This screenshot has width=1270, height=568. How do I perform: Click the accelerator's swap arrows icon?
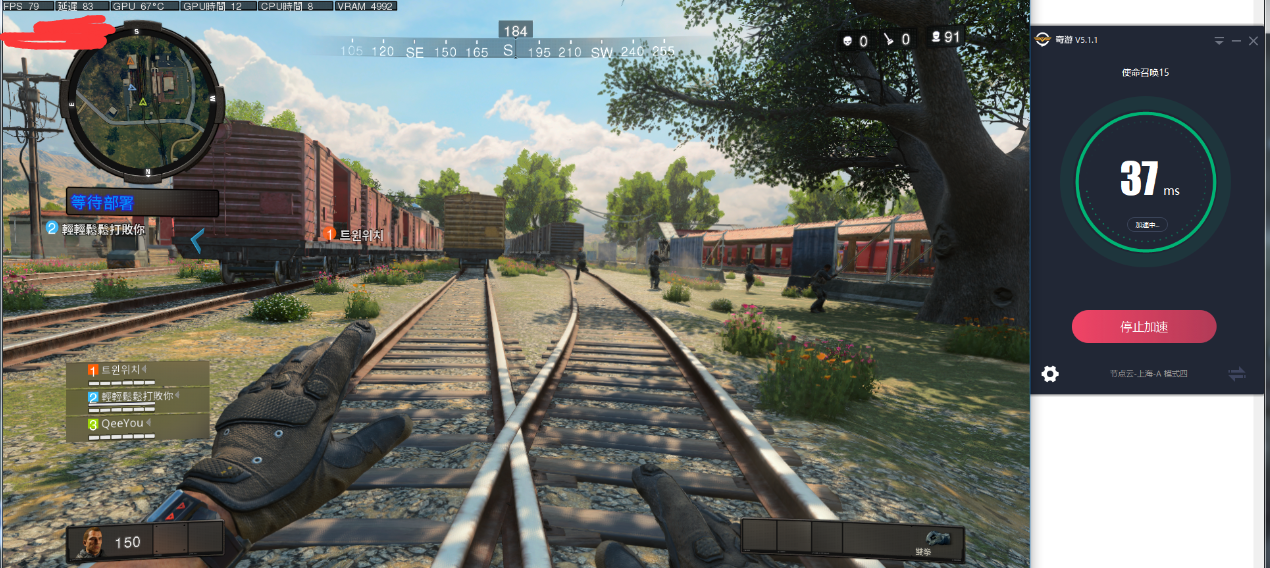pos(1237,374)
